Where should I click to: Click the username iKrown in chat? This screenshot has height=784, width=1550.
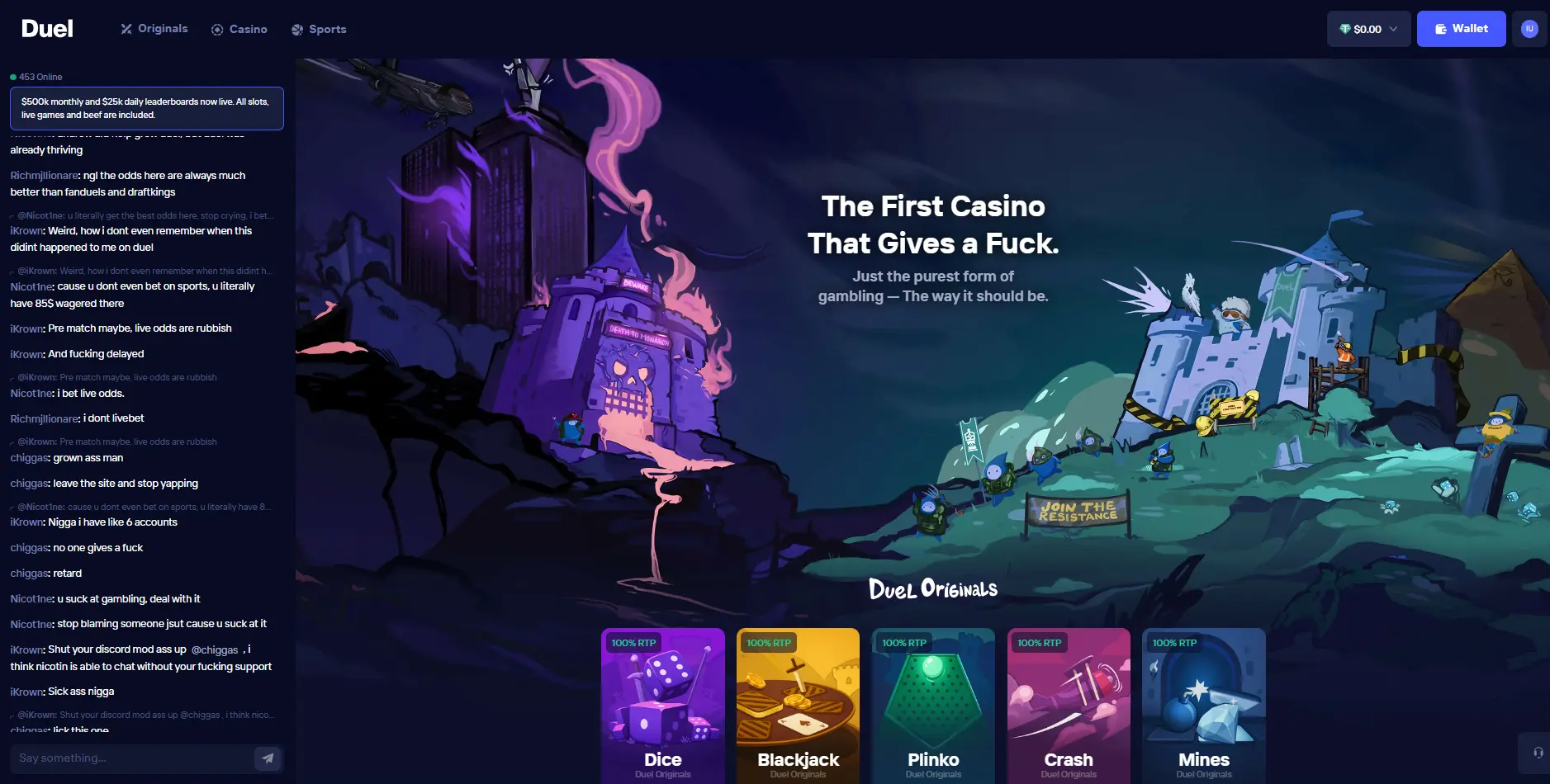pos(26,328)
